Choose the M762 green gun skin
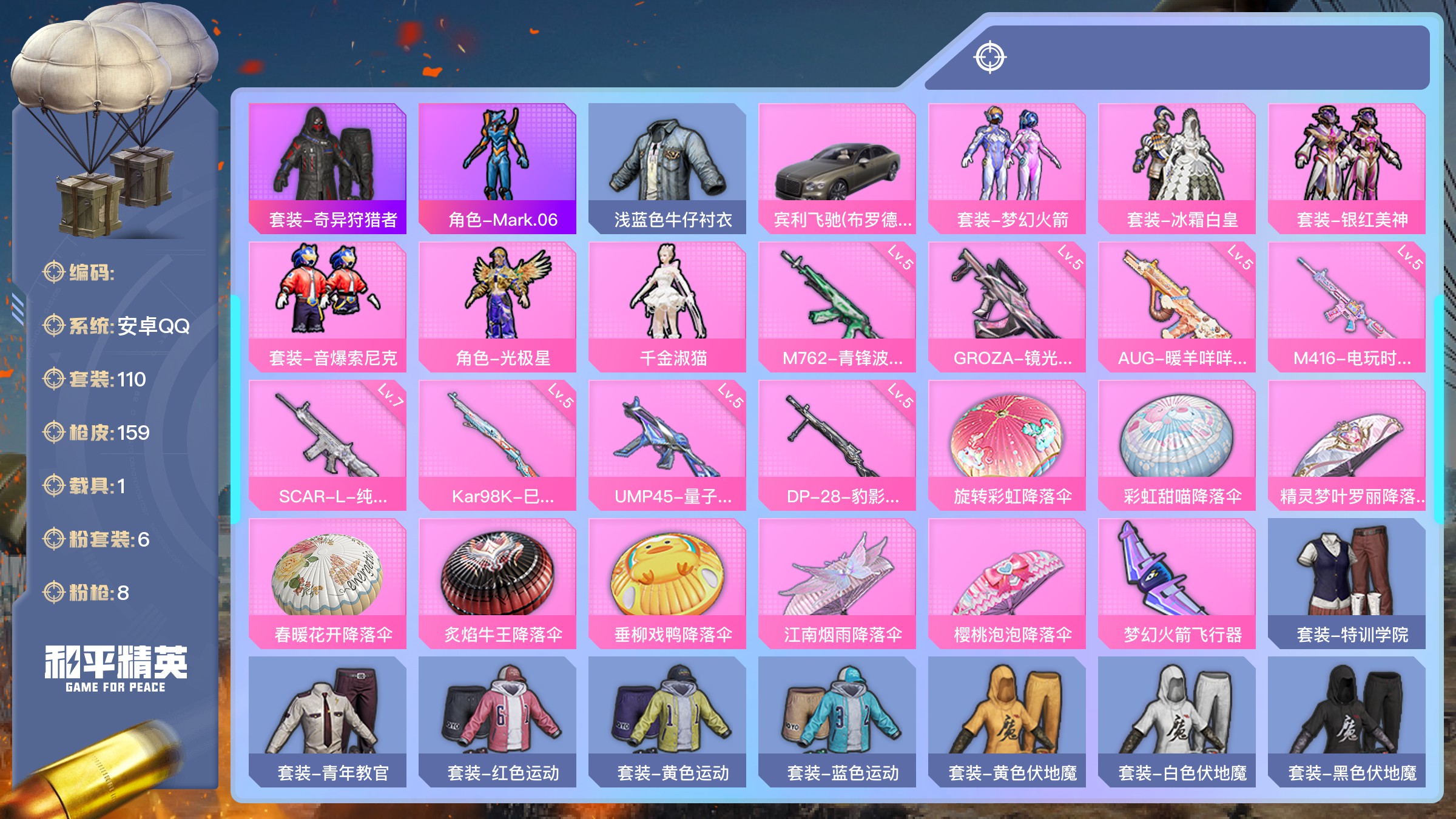 837,306
